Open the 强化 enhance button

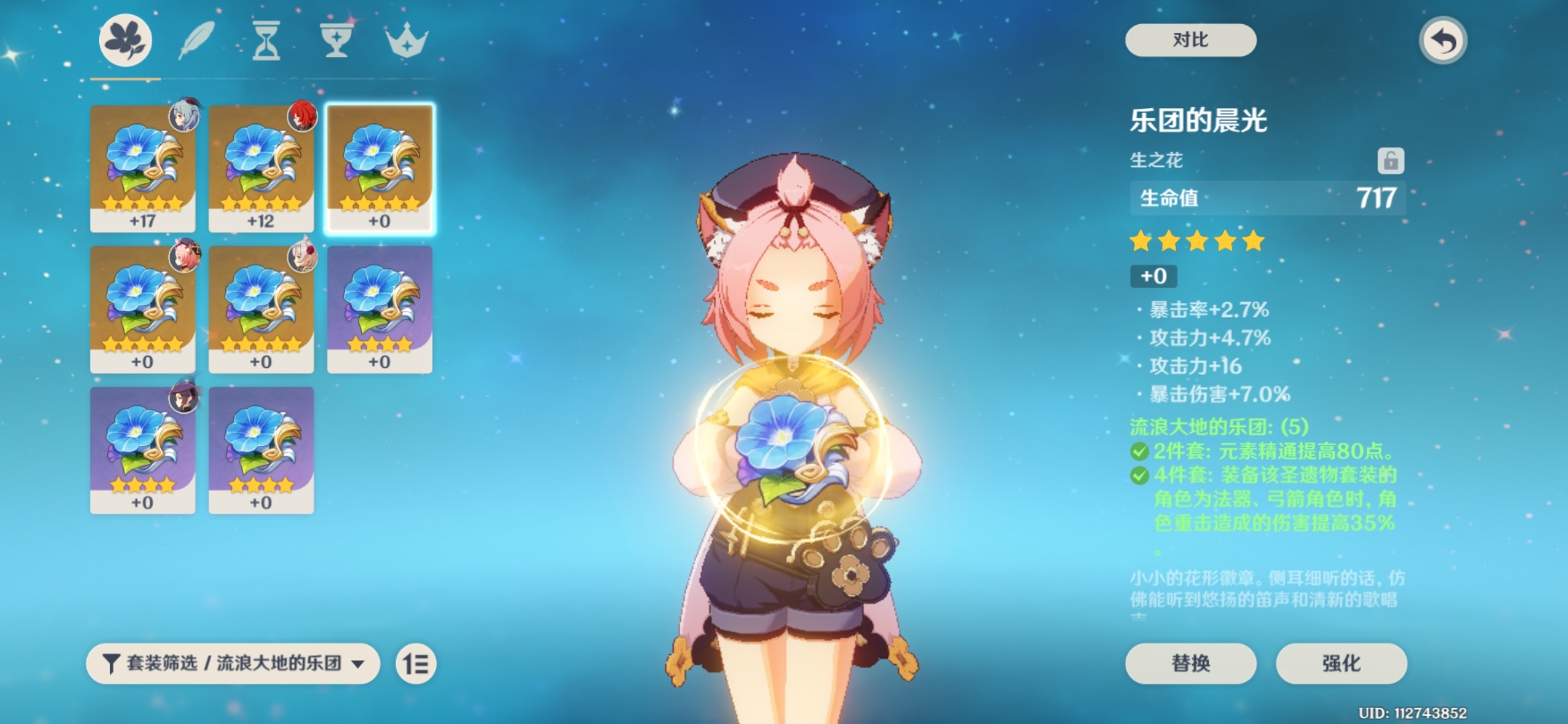point(1341,663)
